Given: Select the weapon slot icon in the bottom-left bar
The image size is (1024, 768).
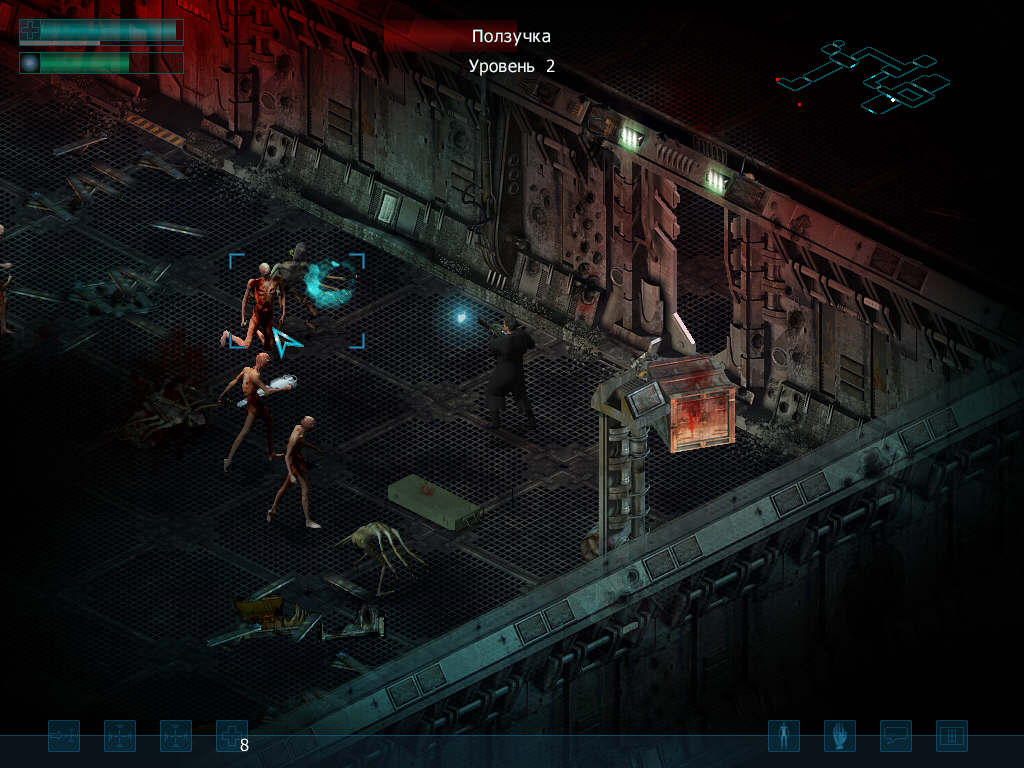Looking at the screenshot, I should point(64,736).
